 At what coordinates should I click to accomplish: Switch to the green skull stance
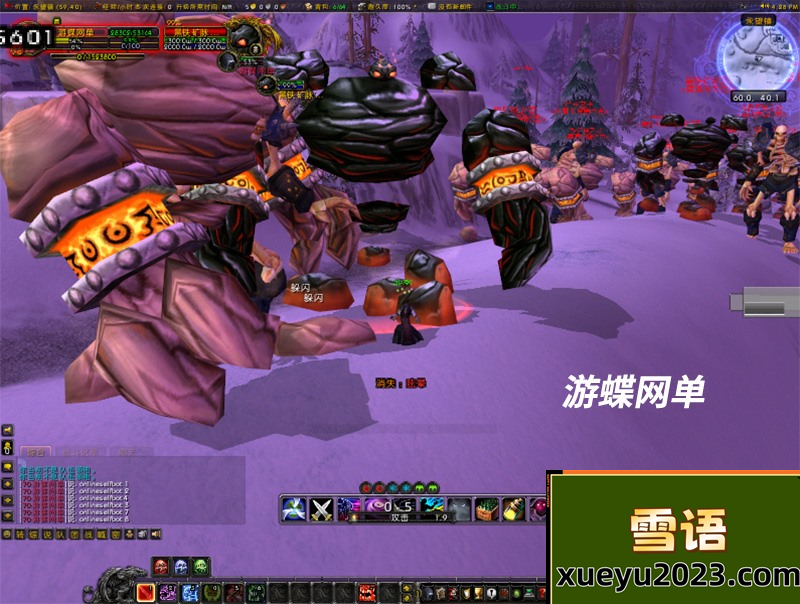[x=201, y=567]
